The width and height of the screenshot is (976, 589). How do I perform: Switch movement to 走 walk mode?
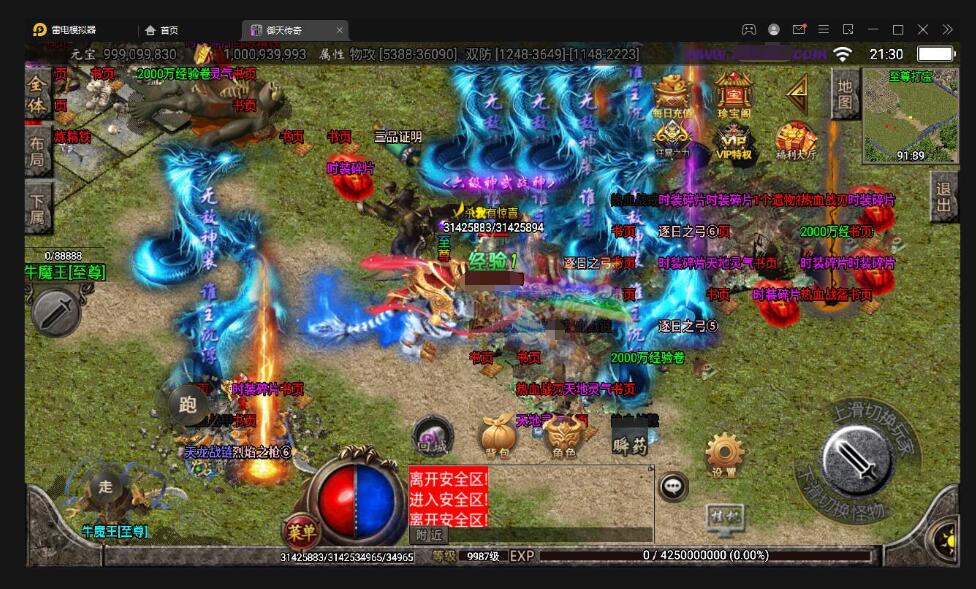point(107,487)
